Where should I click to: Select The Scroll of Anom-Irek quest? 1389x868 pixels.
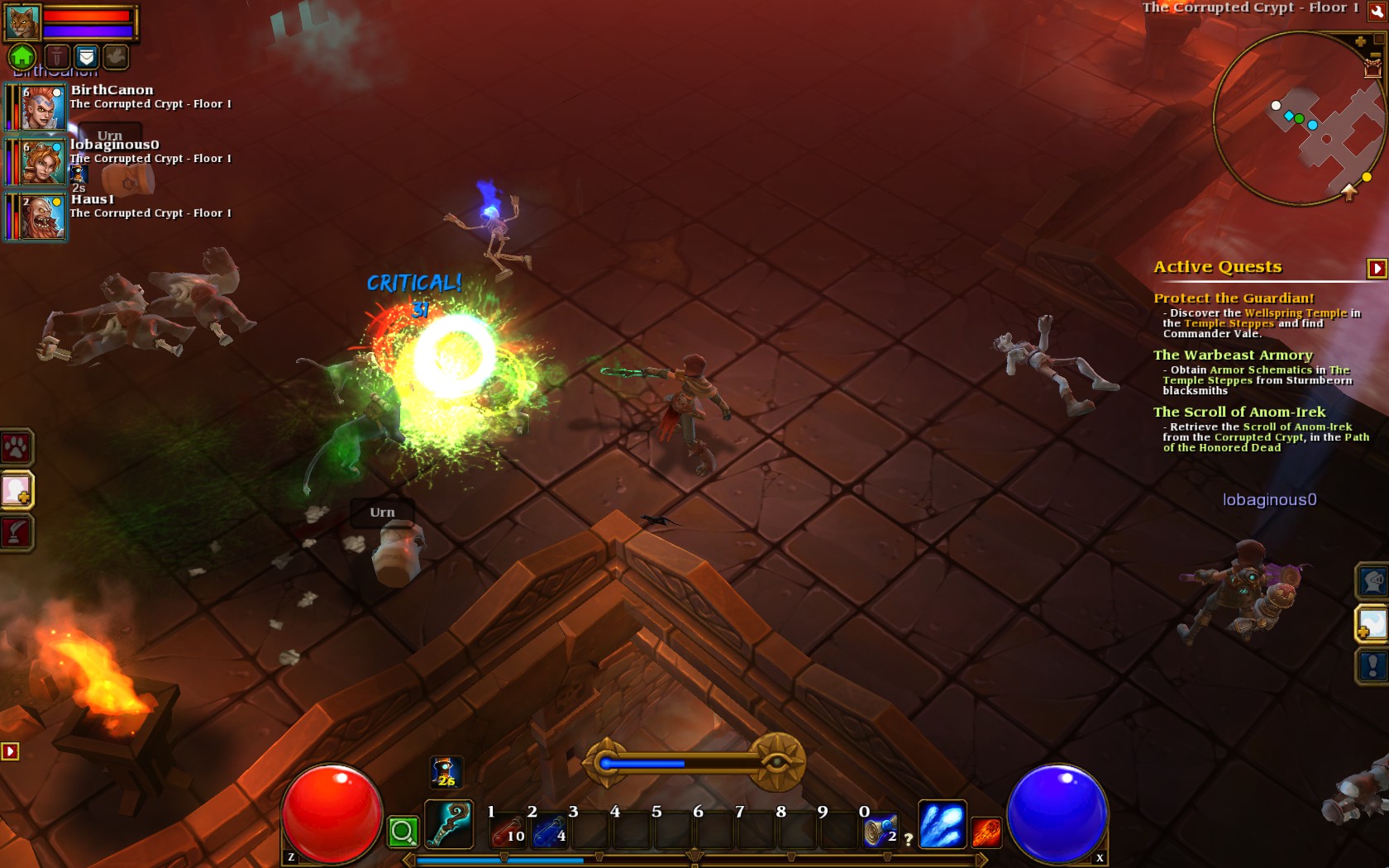click(1239, 412)
